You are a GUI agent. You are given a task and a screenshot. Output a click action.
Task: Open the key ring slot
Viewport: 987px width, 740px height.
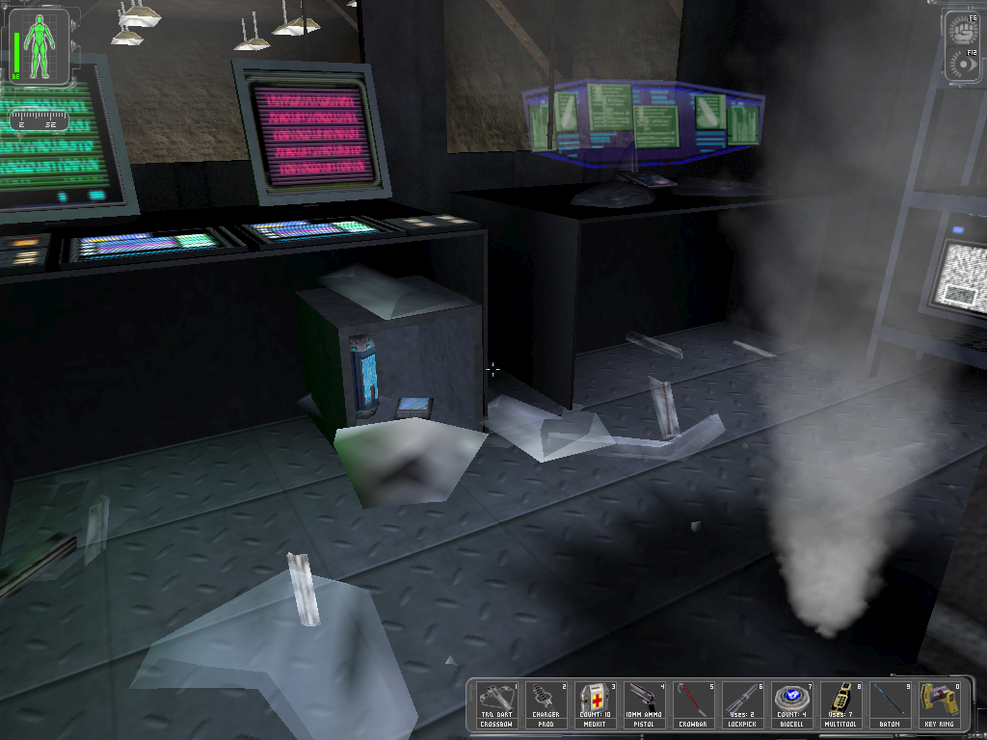click(x=939, y=703)
